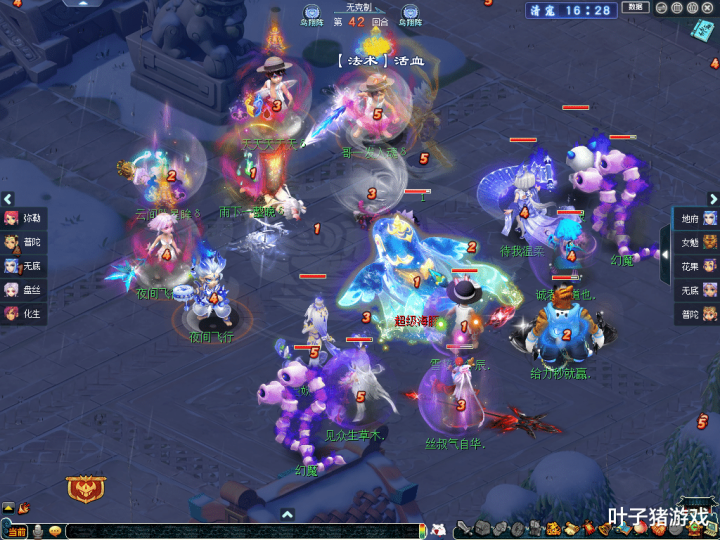The width and height of the screenshot is (720, 540).
Task: Click the white pet icon beside the toolbar
Action: point(437,529)
